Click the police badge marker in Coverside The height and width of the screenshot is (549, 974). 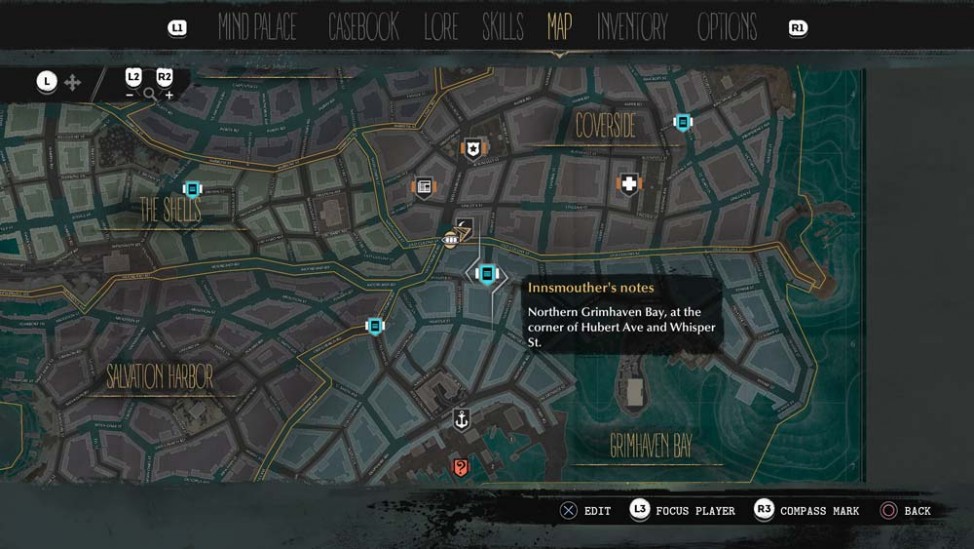pos(472,148)
